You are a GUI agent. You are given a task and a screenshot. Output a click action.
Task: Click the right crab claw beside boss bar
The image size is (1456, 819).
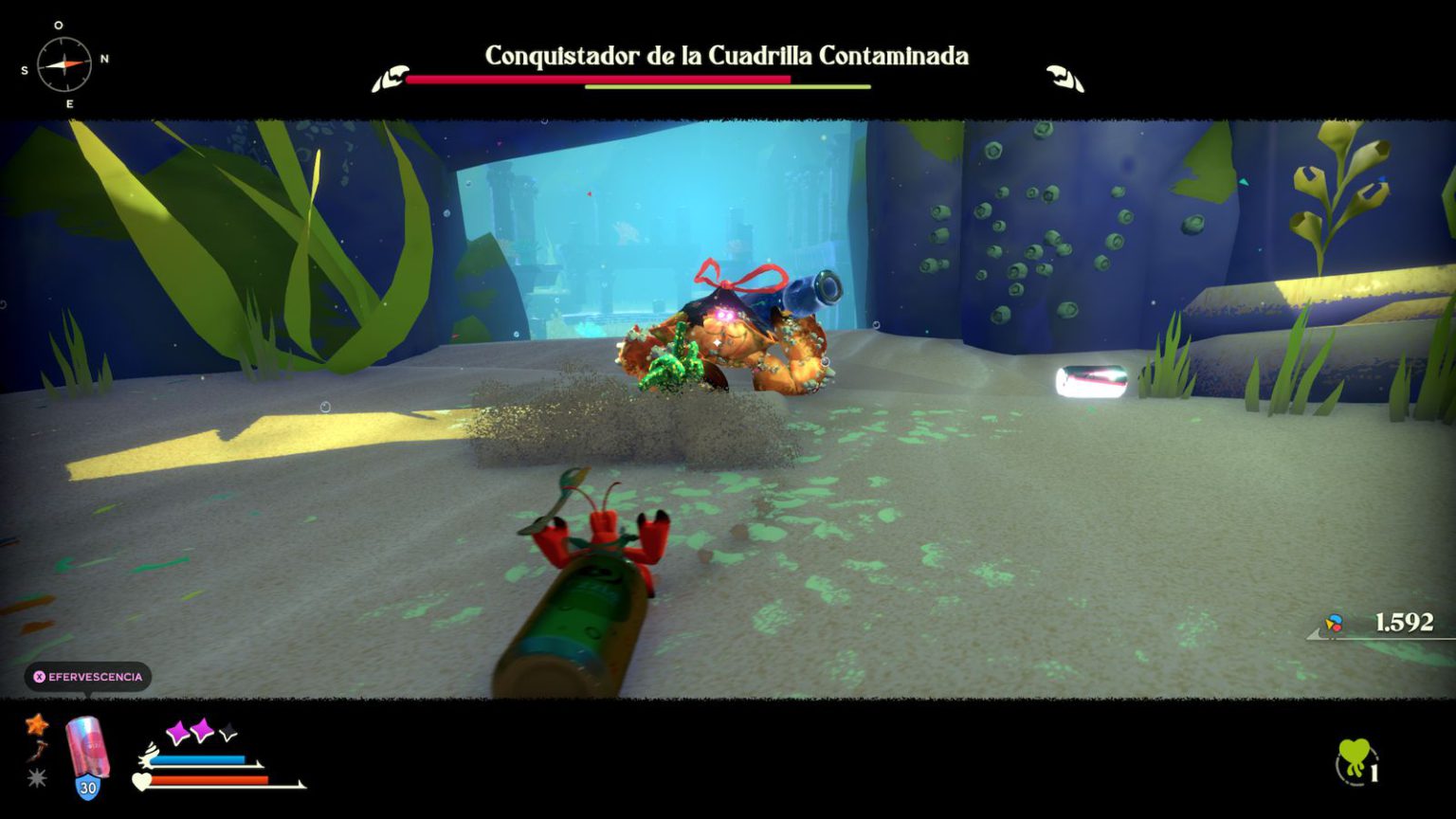[1060, 76]
